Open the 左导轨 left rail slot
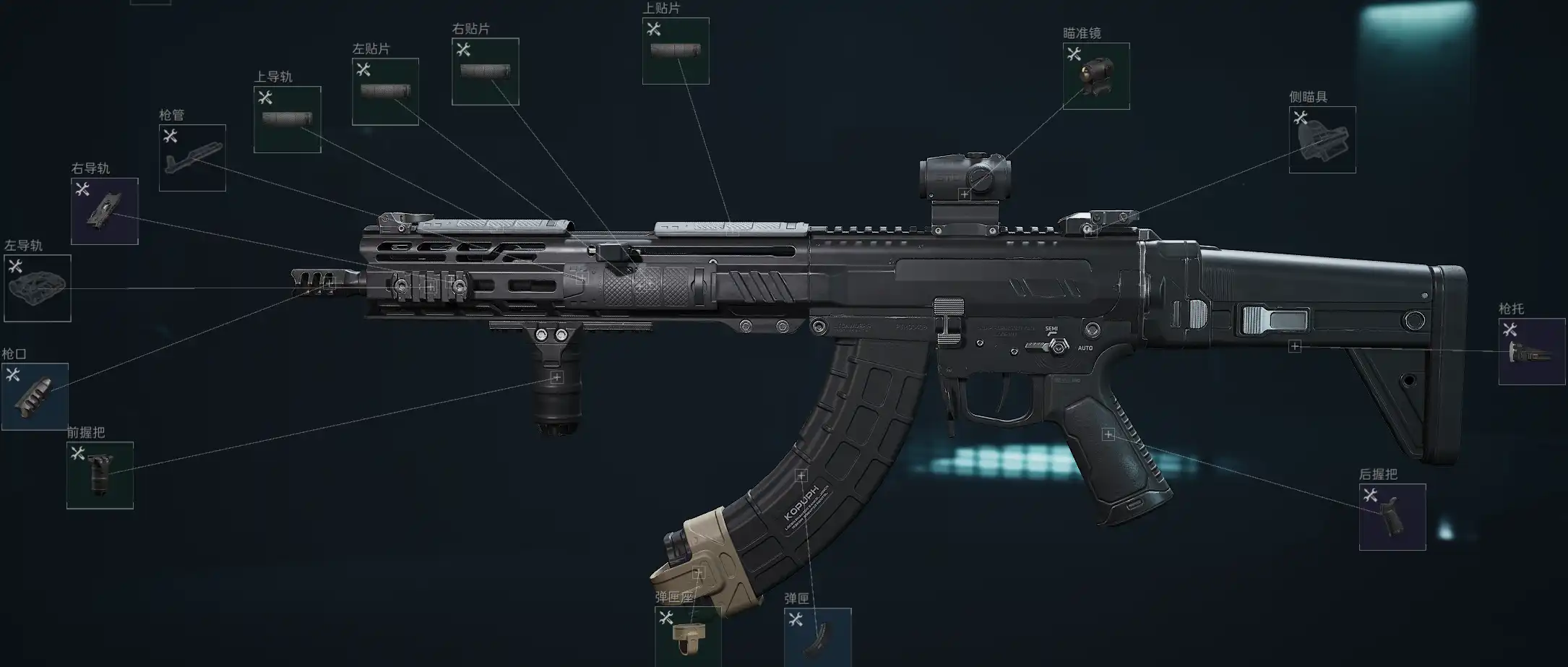 (38, 288)
